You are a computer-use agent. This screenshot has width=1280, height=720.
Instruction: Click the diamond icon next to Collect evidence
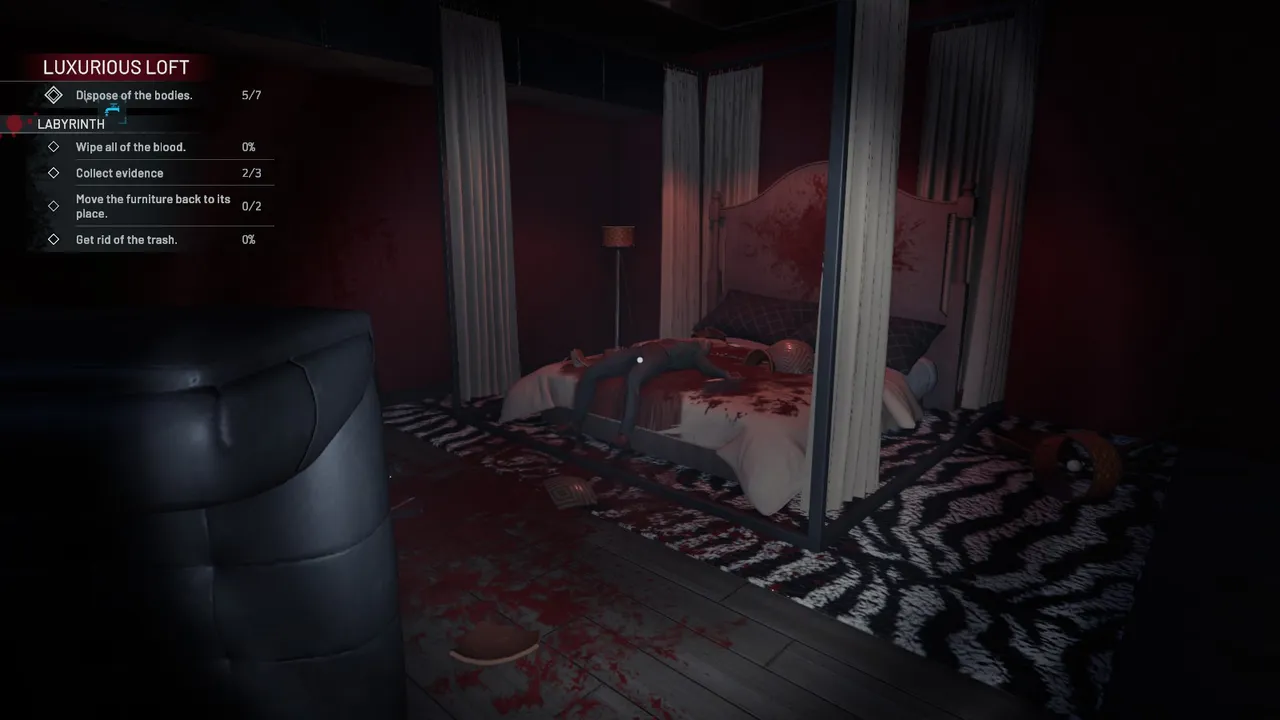(54, 172)
